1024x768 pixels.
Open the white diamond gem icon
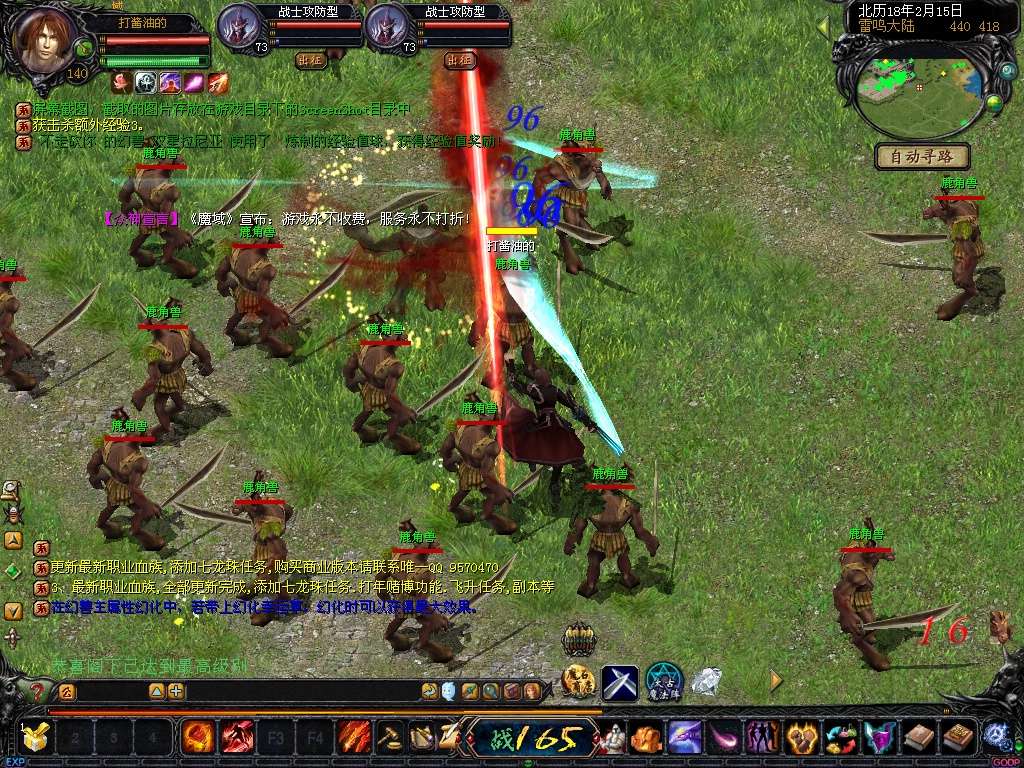point(707,682)
